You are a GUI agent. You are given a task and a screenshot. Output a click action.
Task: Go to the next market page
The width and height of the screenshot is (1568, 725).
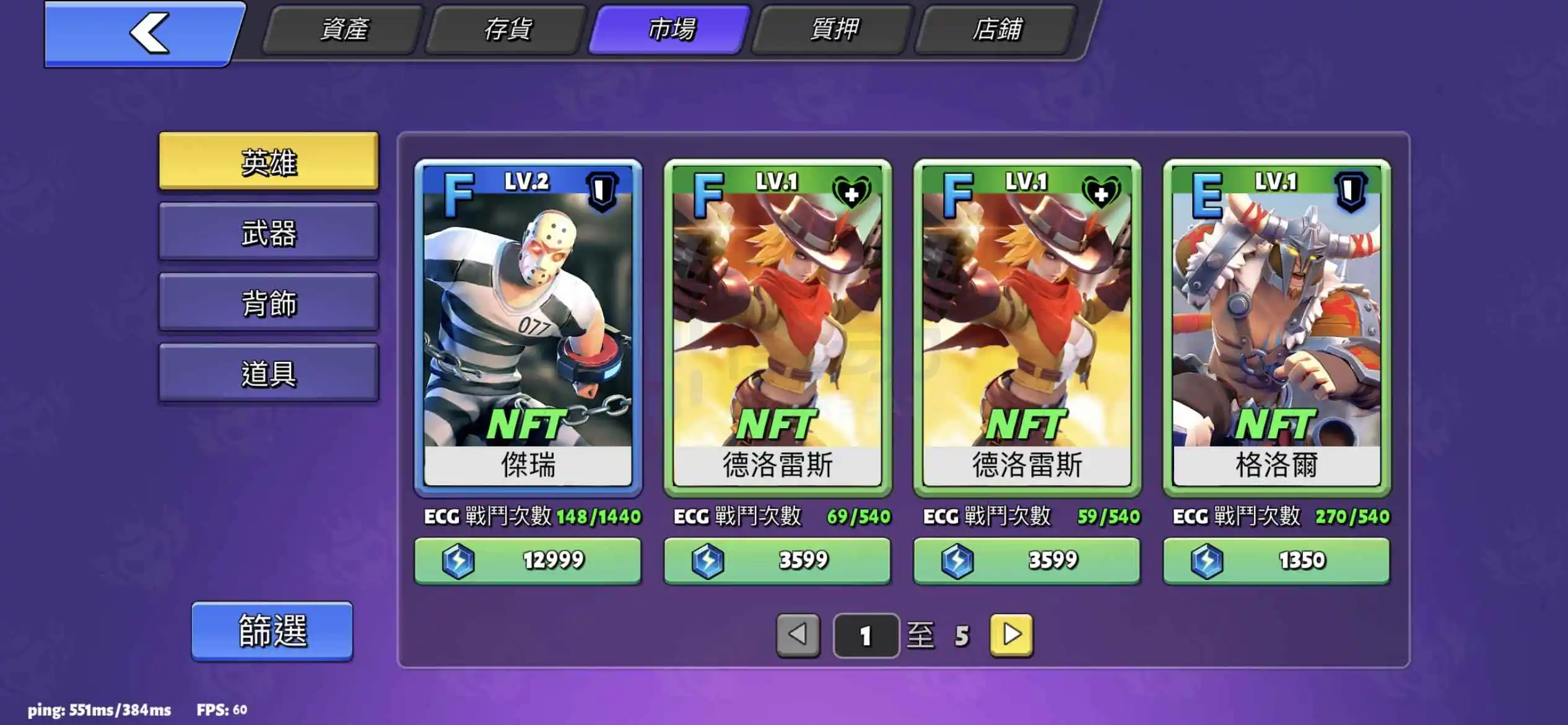1011,635
